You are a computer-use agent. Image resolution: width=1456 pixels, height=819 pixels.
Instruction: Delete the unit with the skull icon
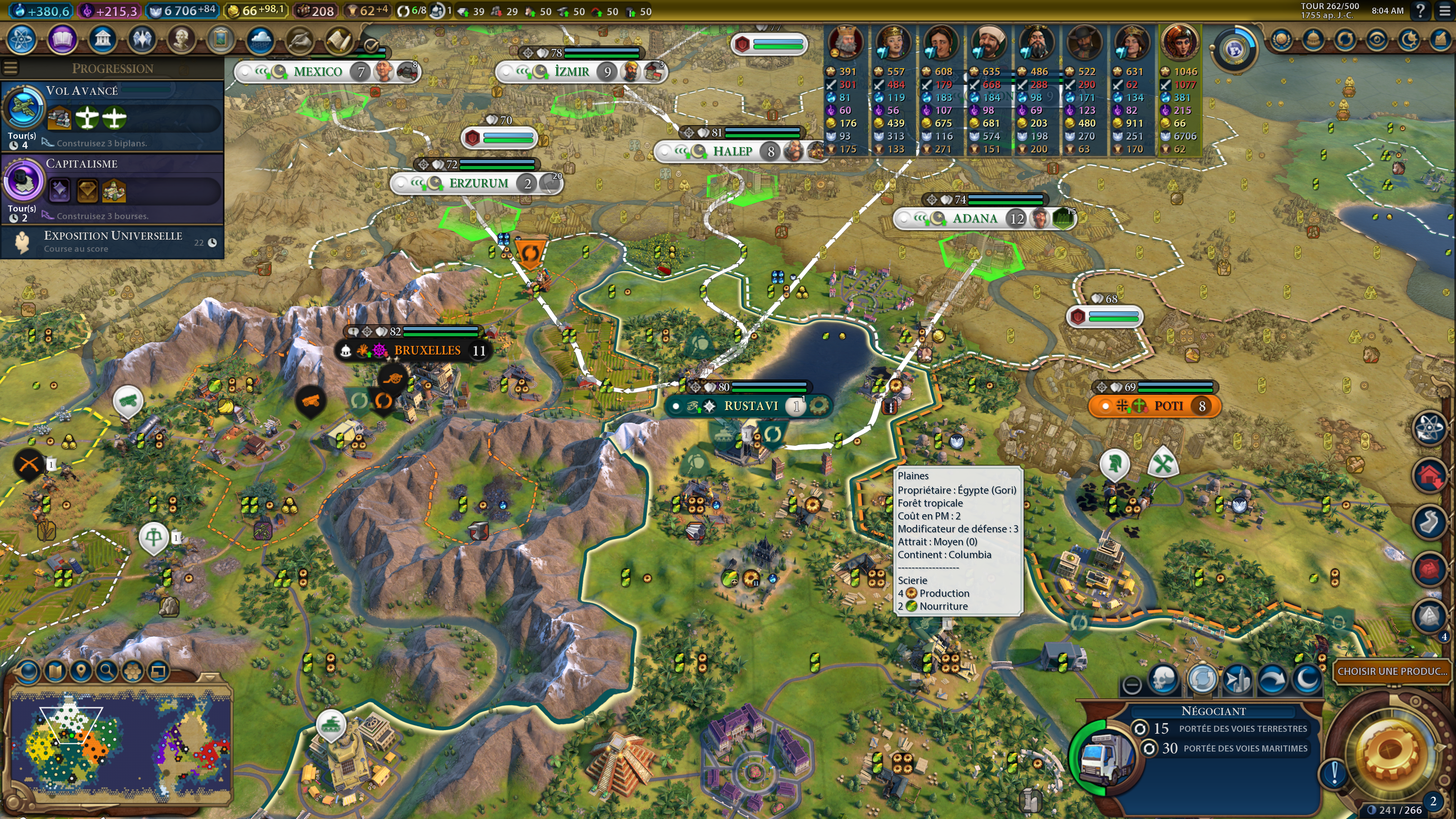[x=1163, y=679]
